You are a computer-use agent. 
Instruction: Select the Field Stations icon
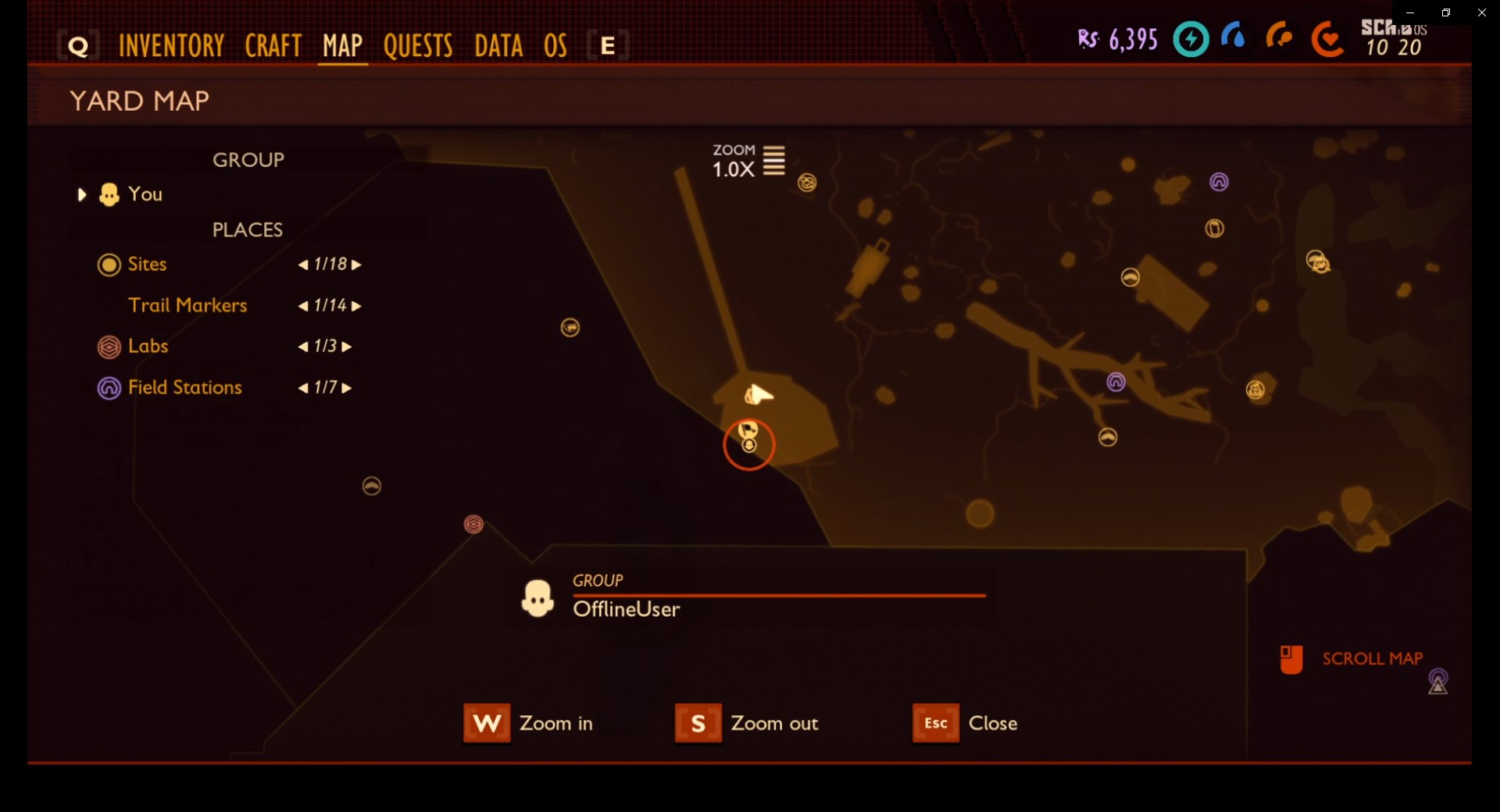[109, 388]
